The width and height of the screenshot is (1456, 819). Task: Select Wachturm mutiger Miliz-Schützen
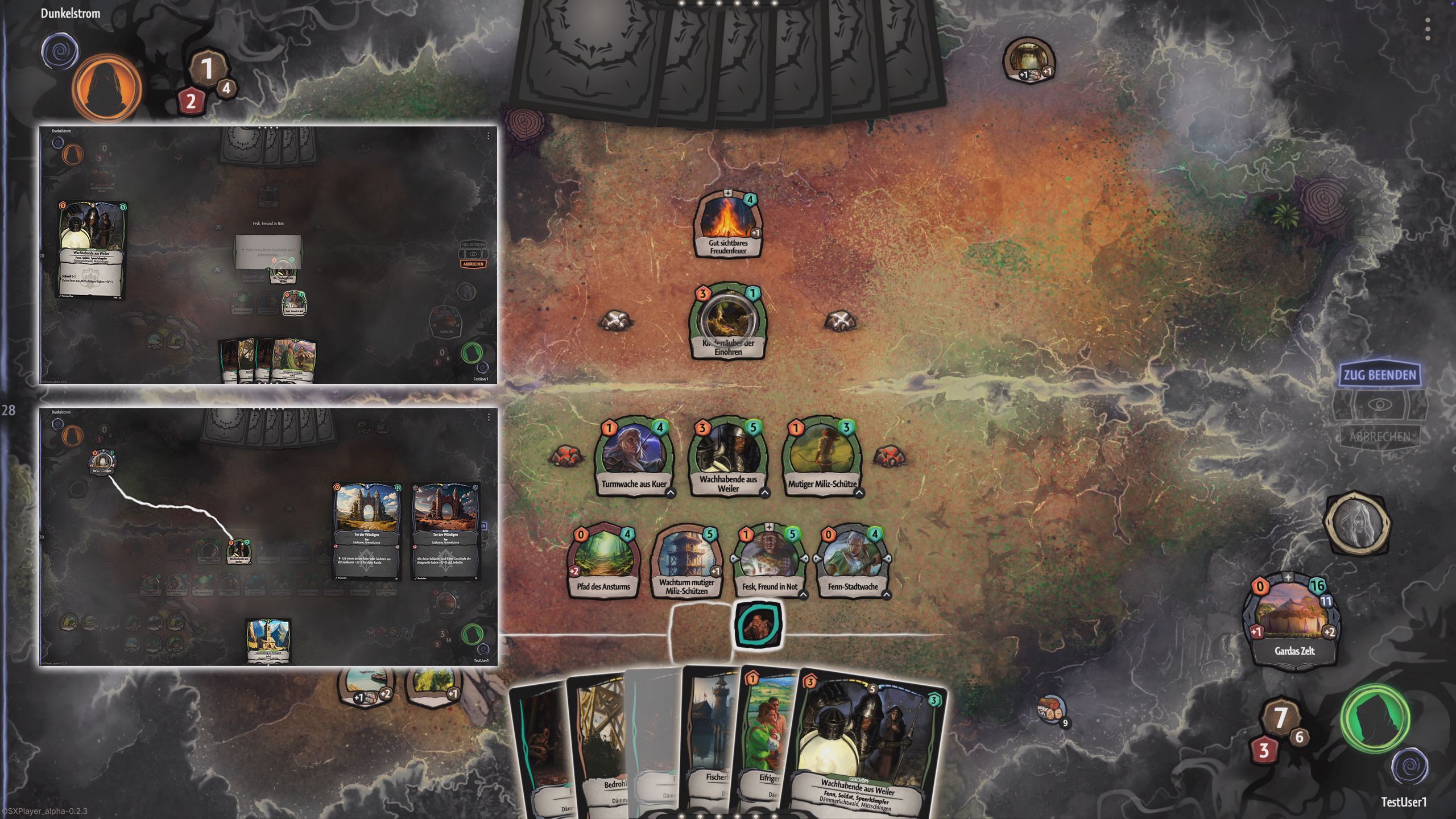(686, 560)
